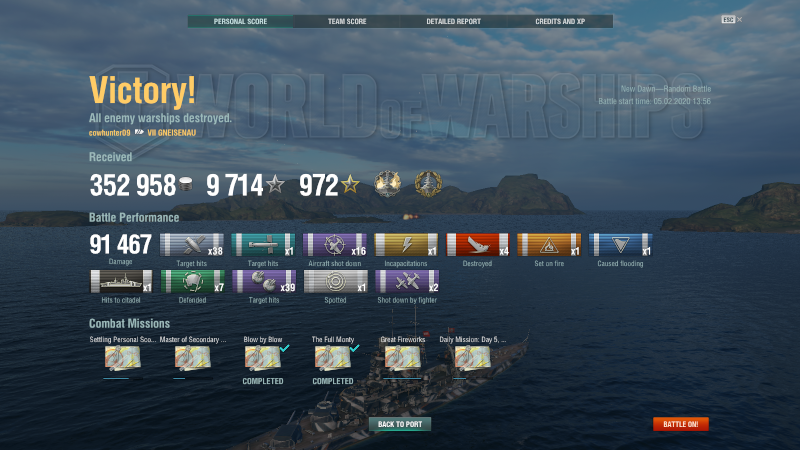Select the Incapacitations ribbon
800x450 pixels.
tap(406, 245)
